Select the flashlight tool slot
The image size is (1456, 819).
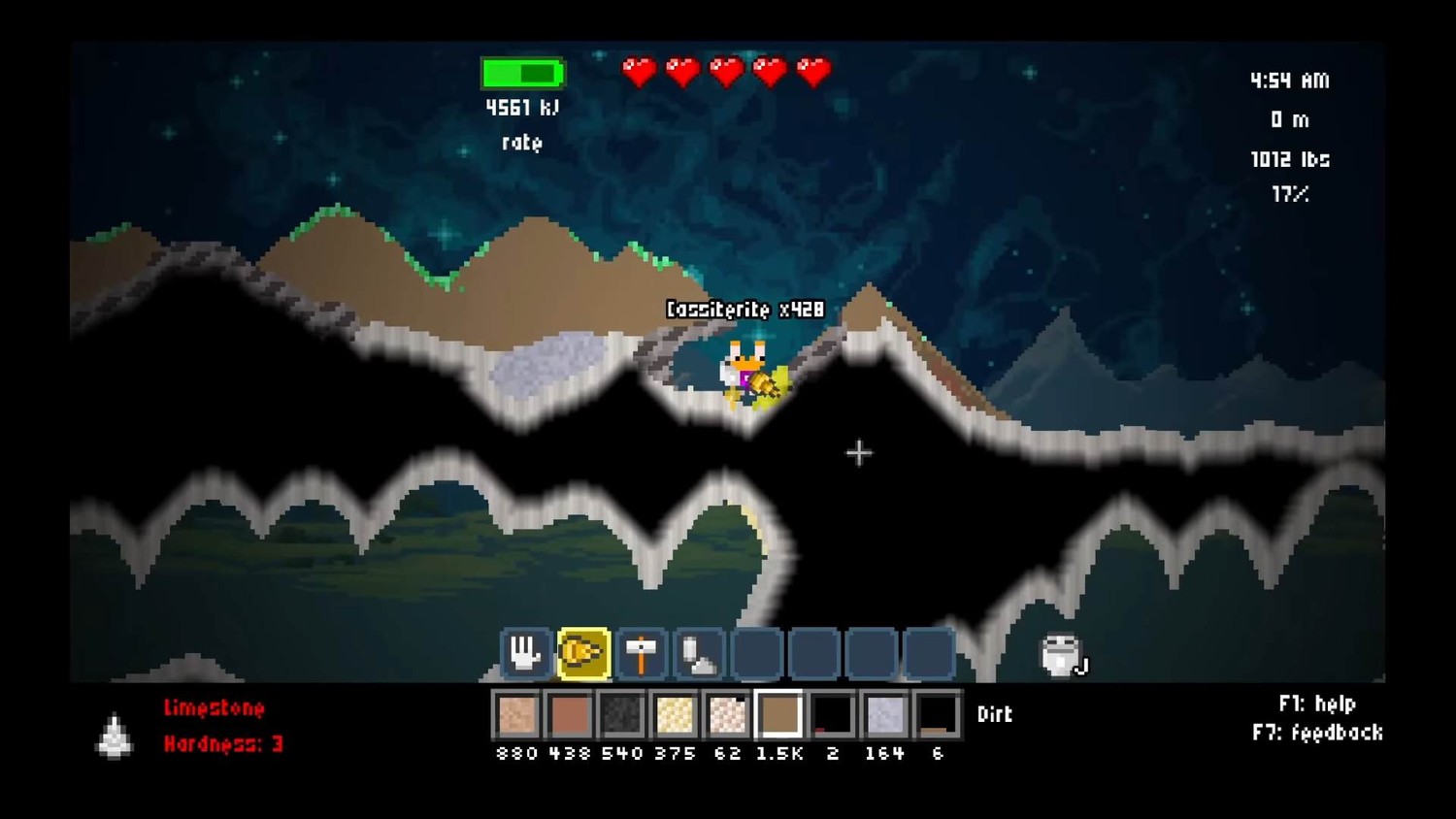(699, 653)
